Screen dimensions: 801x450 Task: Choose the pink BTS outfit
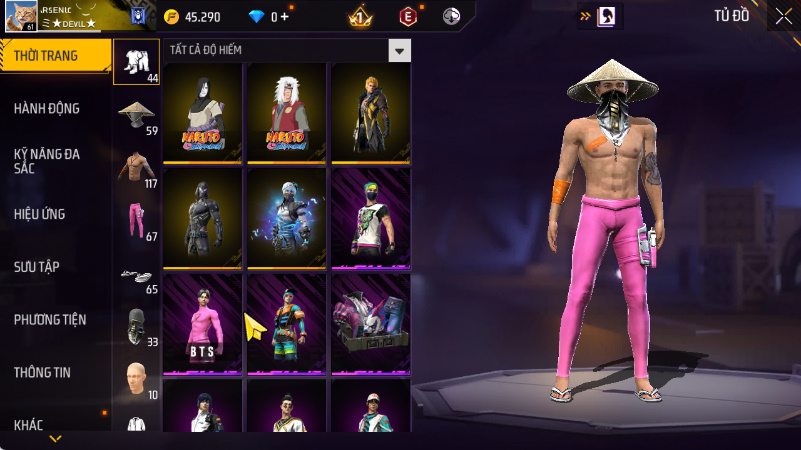(x=204, y=322)
